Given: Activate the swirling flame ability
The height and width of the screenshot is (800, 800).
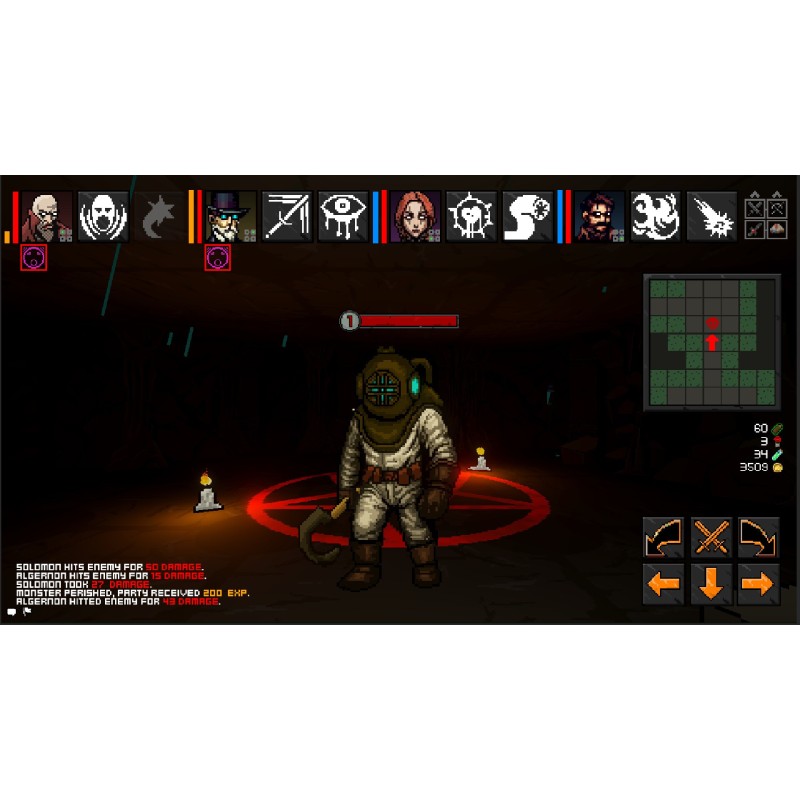Looking at the screenshot, I should 655,217.
